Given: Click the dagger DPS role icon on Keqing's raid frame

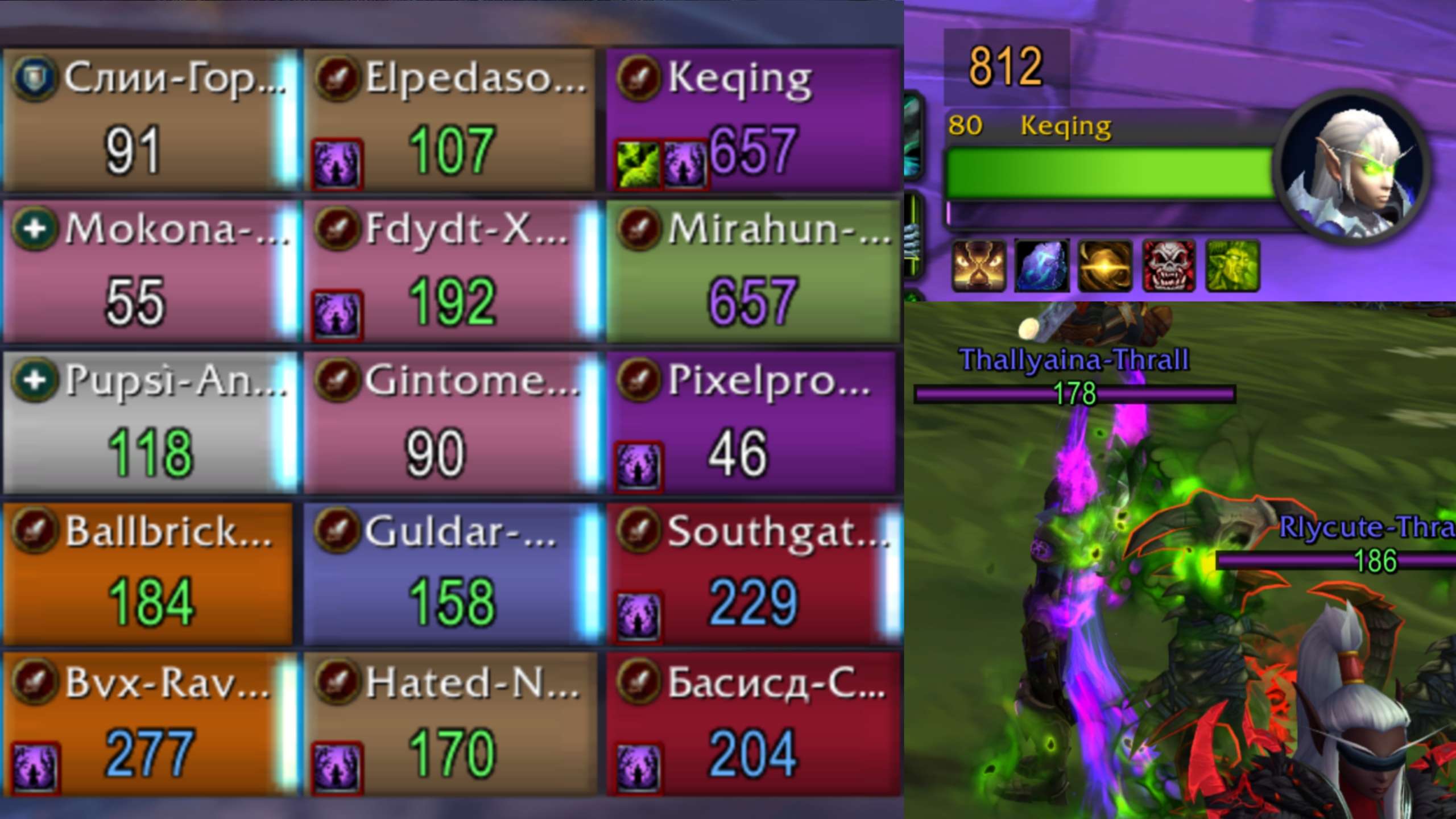Looking at the screenshot, I should 637,78.
